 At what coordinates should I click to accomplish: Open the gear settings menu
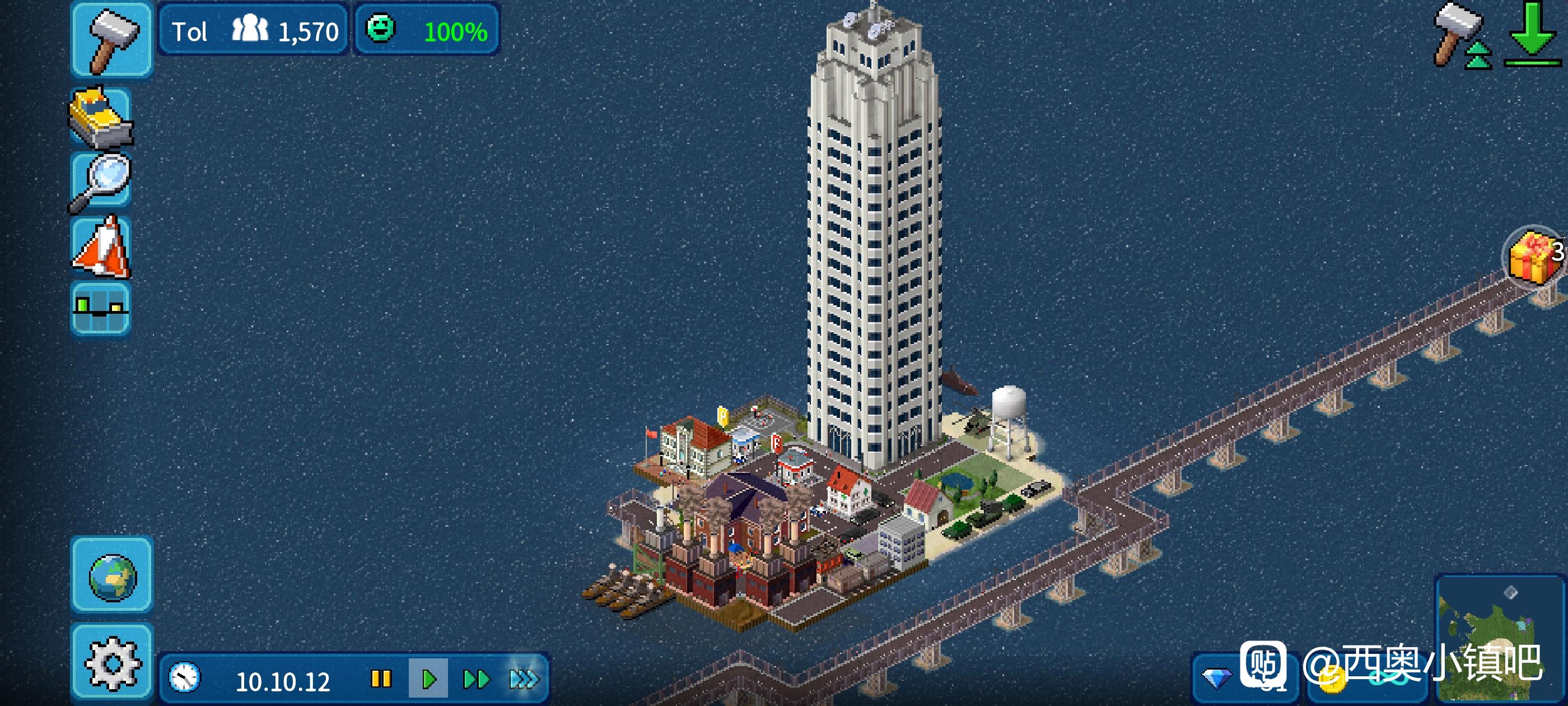click(x=112, y=662)
